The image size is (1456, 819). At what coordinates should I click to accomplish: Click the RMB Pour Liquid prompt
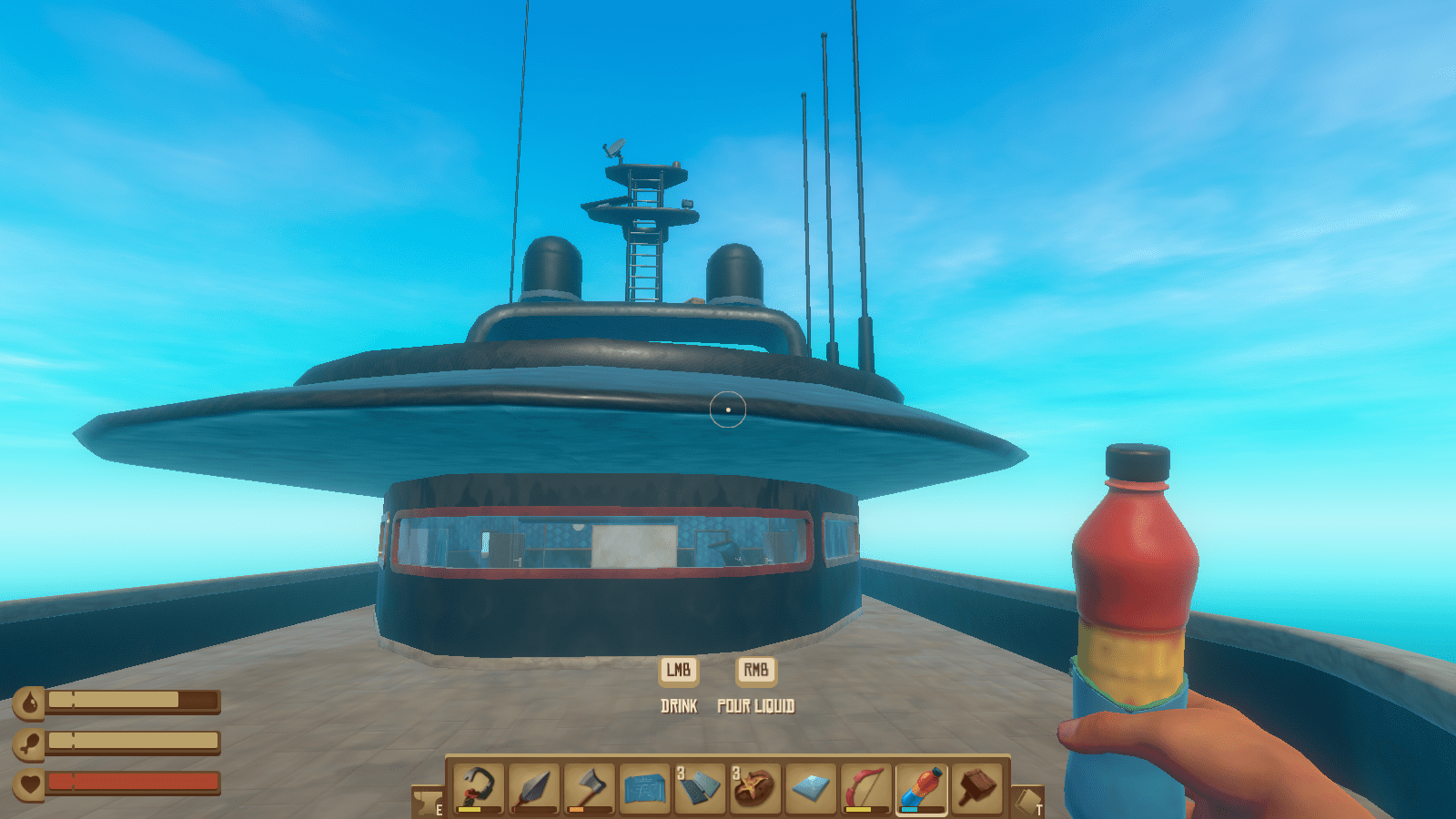point(755,672)
